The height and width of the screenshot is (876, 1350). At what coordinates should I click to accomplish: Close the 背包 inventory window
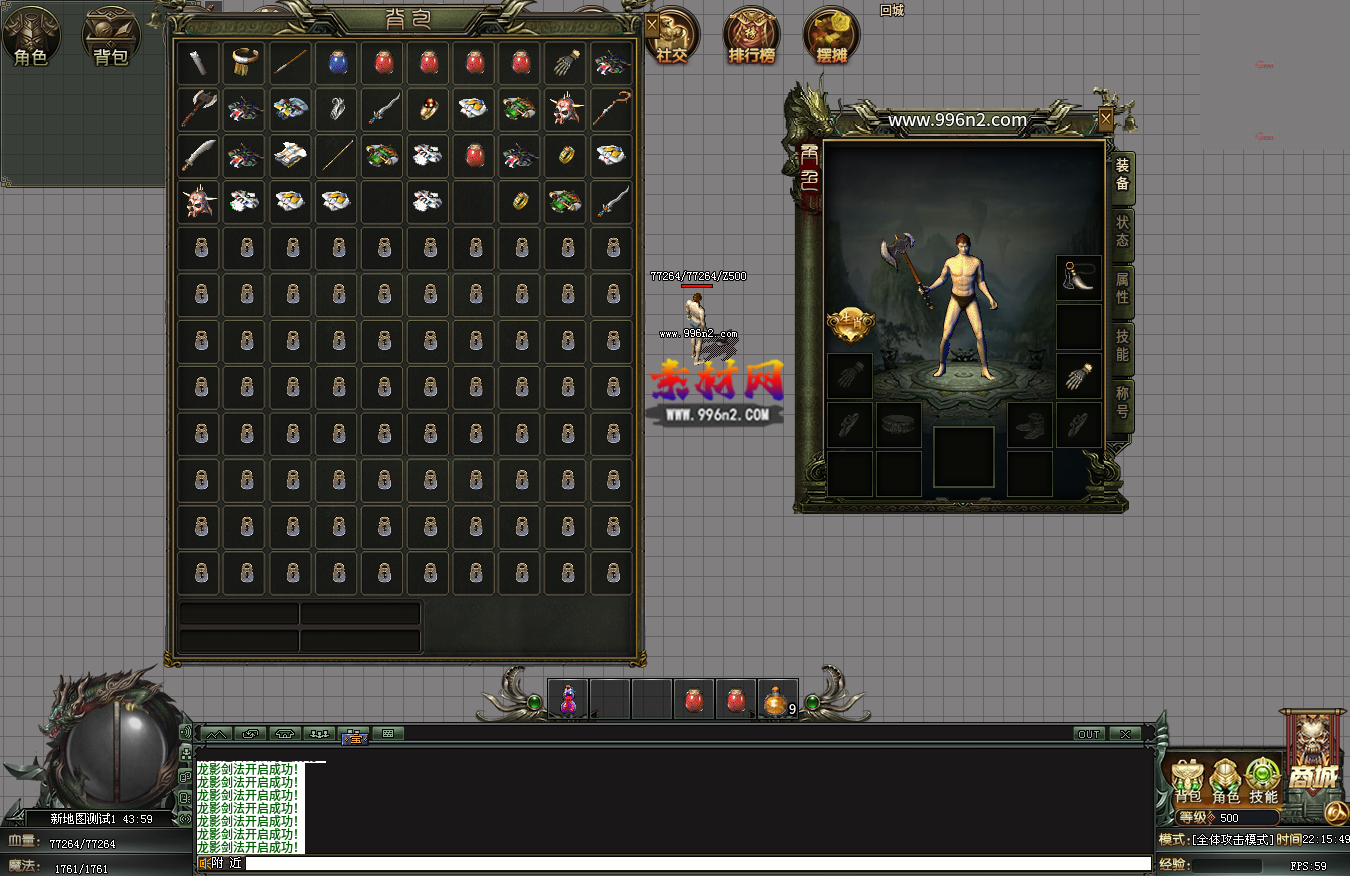click(652, 24)
